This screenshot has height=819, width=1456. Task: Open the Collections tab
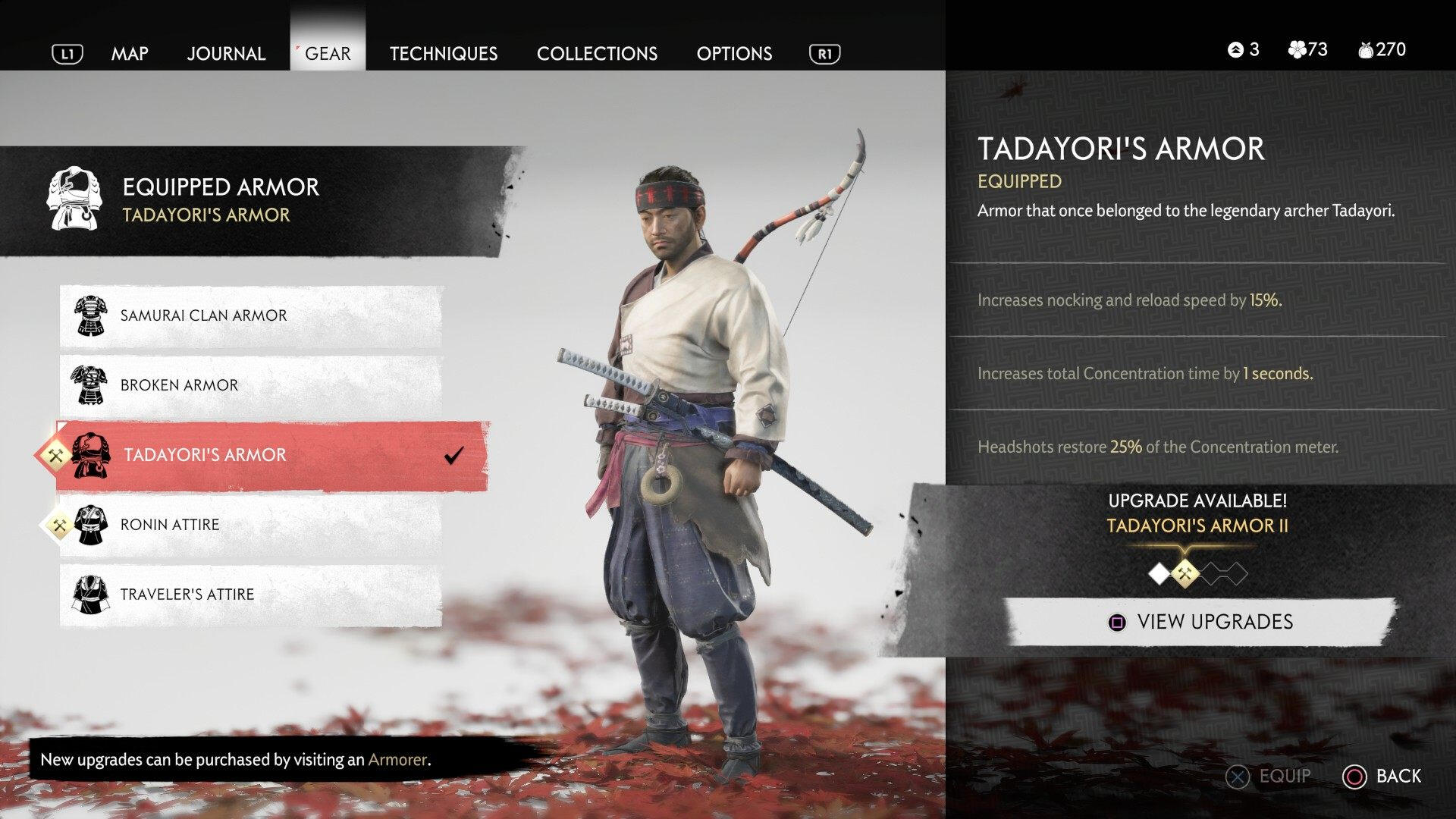click(x=597, y=53)
